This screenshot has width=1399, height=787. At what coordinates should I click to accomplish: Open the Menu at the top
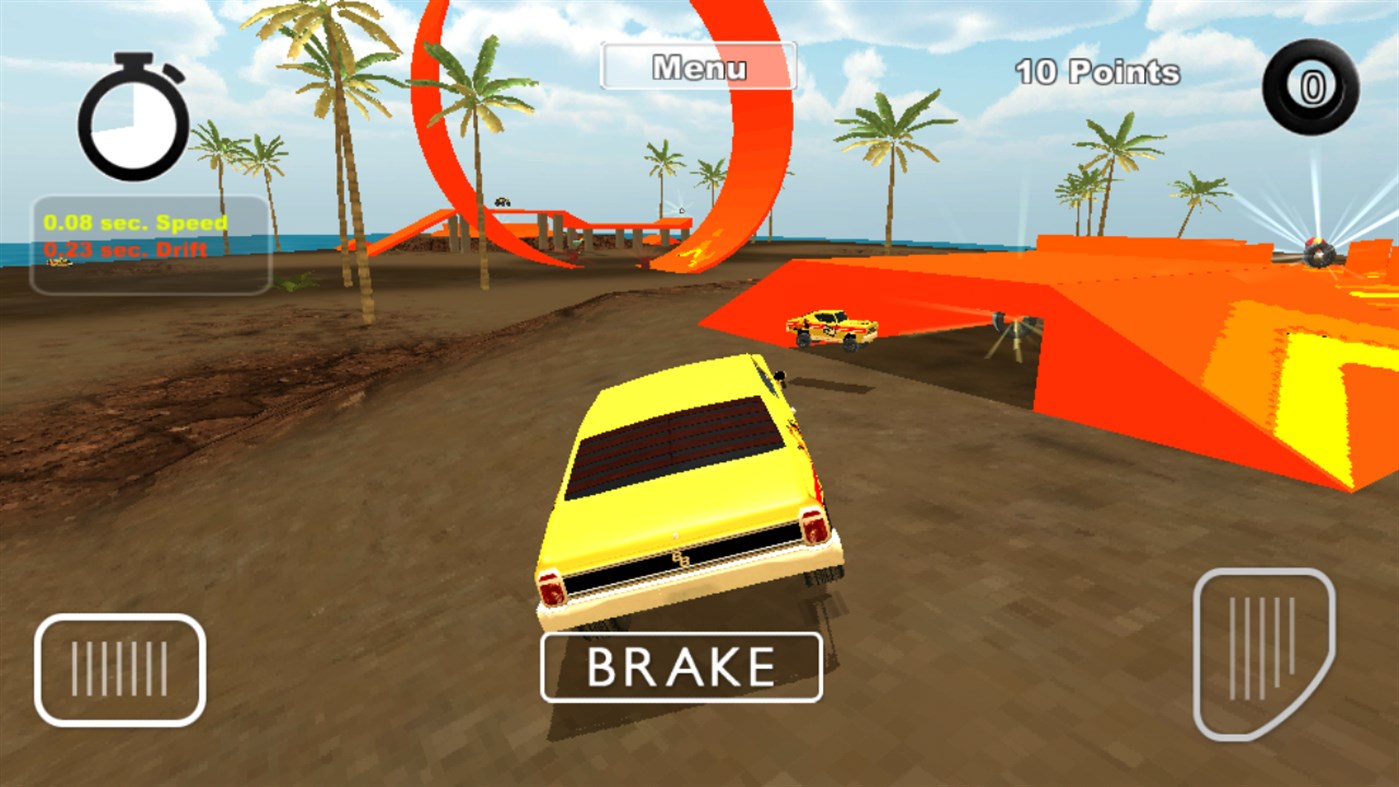click(x=698, y=66)
